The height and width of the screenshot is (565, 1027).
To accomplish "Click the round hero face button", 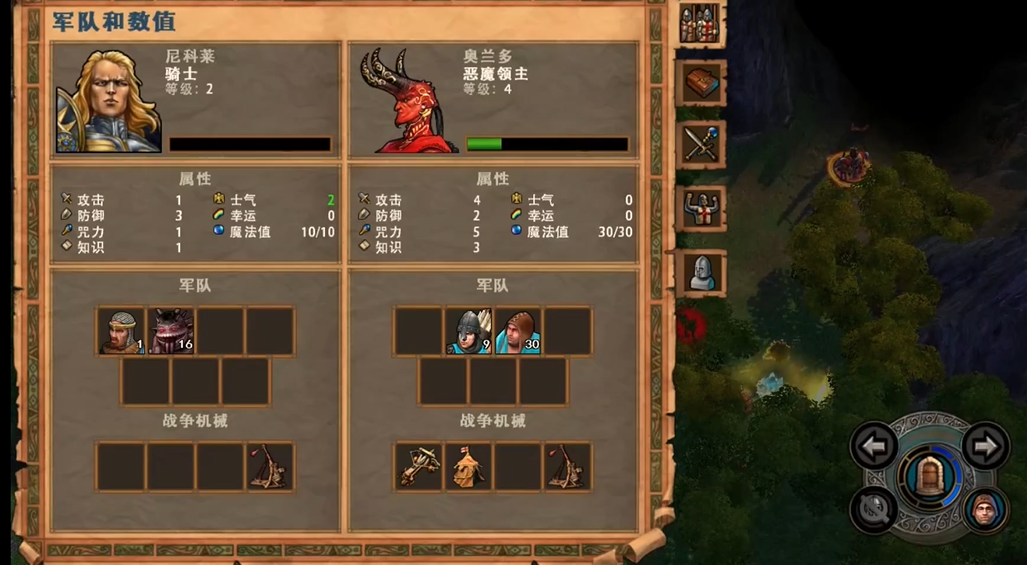I will pyautogui.click(x=985, y=509).
